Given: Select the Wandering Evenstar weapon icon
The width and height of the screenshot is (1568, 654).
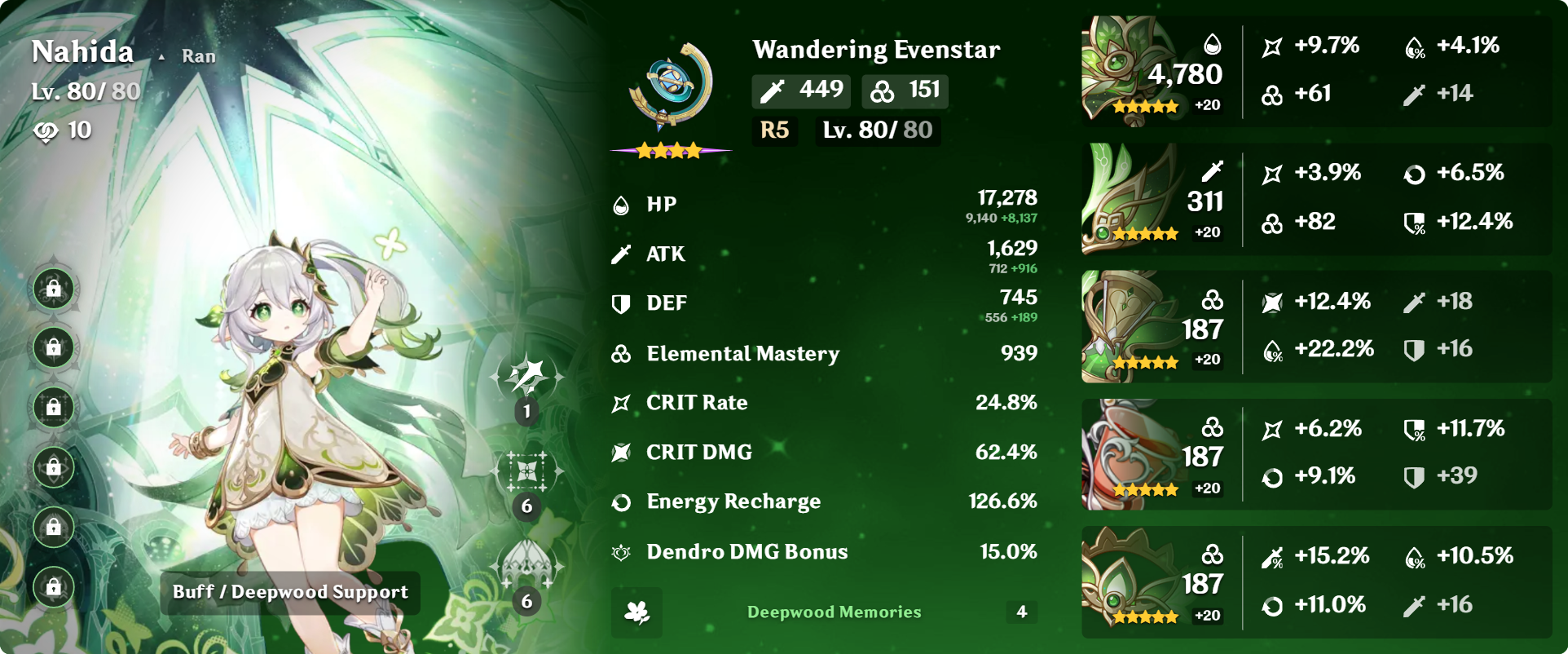Looking at the screenshot, I should pos(670,88).
